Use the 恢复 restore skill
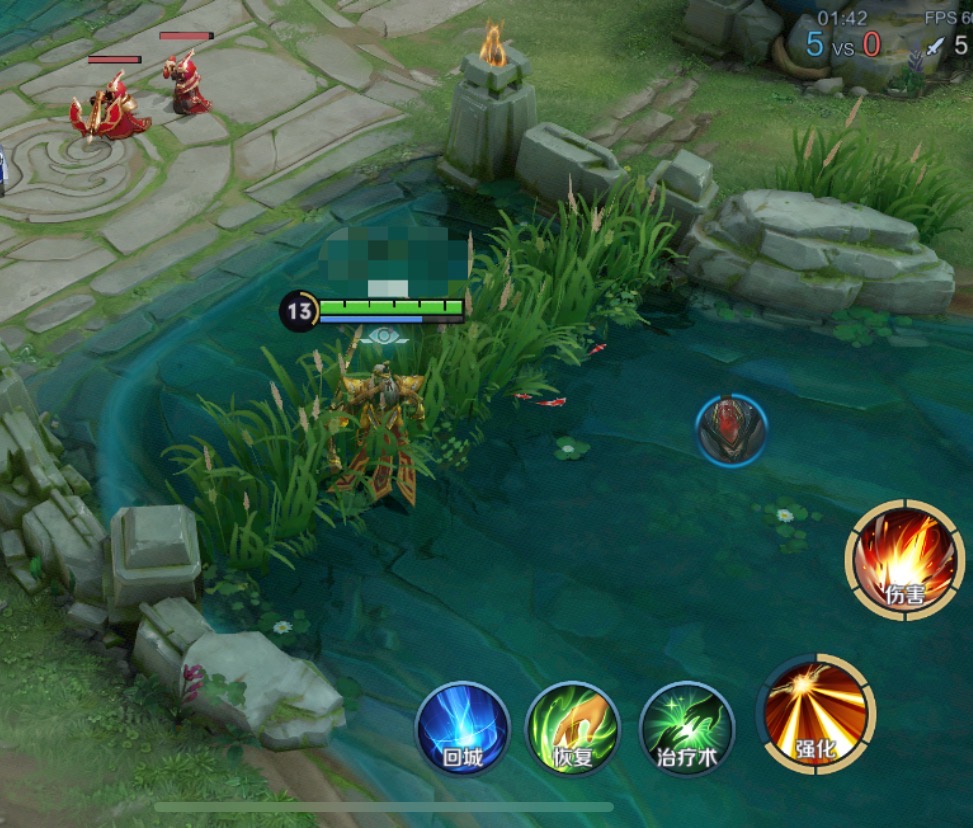Image resolution: width=973 pixels, height=828 pixels. [x=573, y=728]
